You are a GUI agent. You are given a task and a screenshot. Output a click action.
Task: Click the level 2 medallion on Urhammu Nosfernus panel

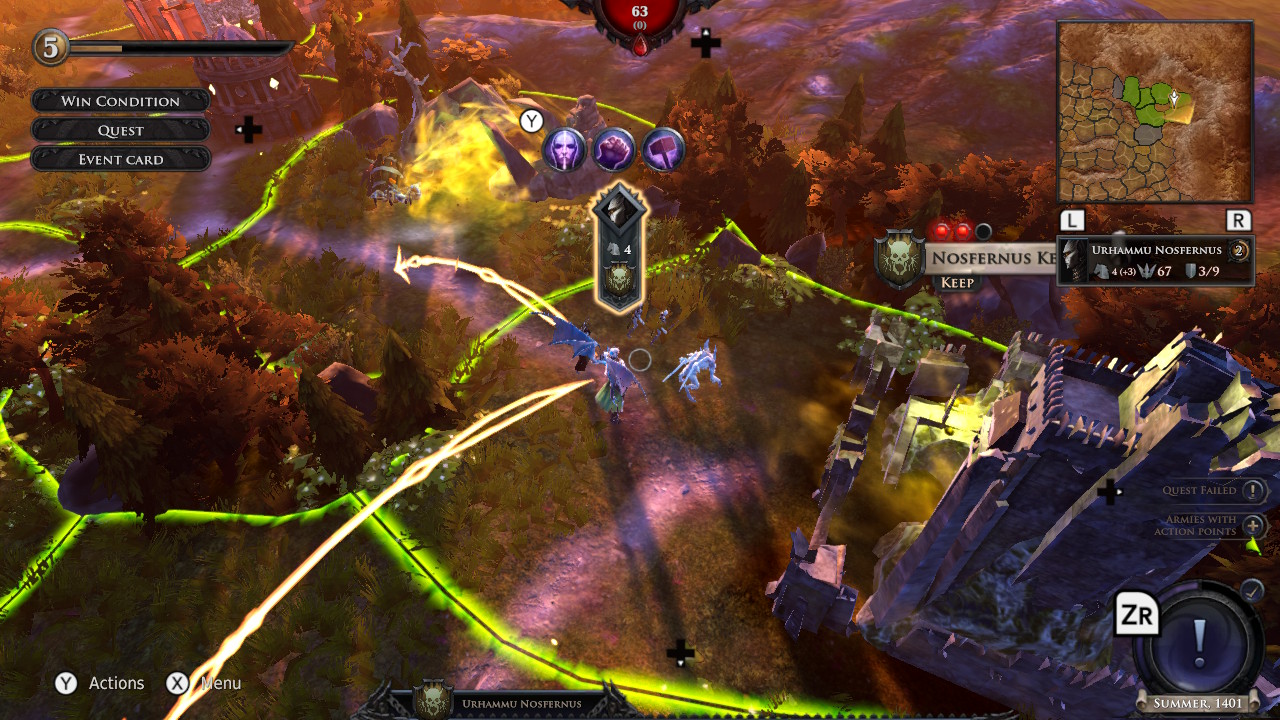[1239, 251]
